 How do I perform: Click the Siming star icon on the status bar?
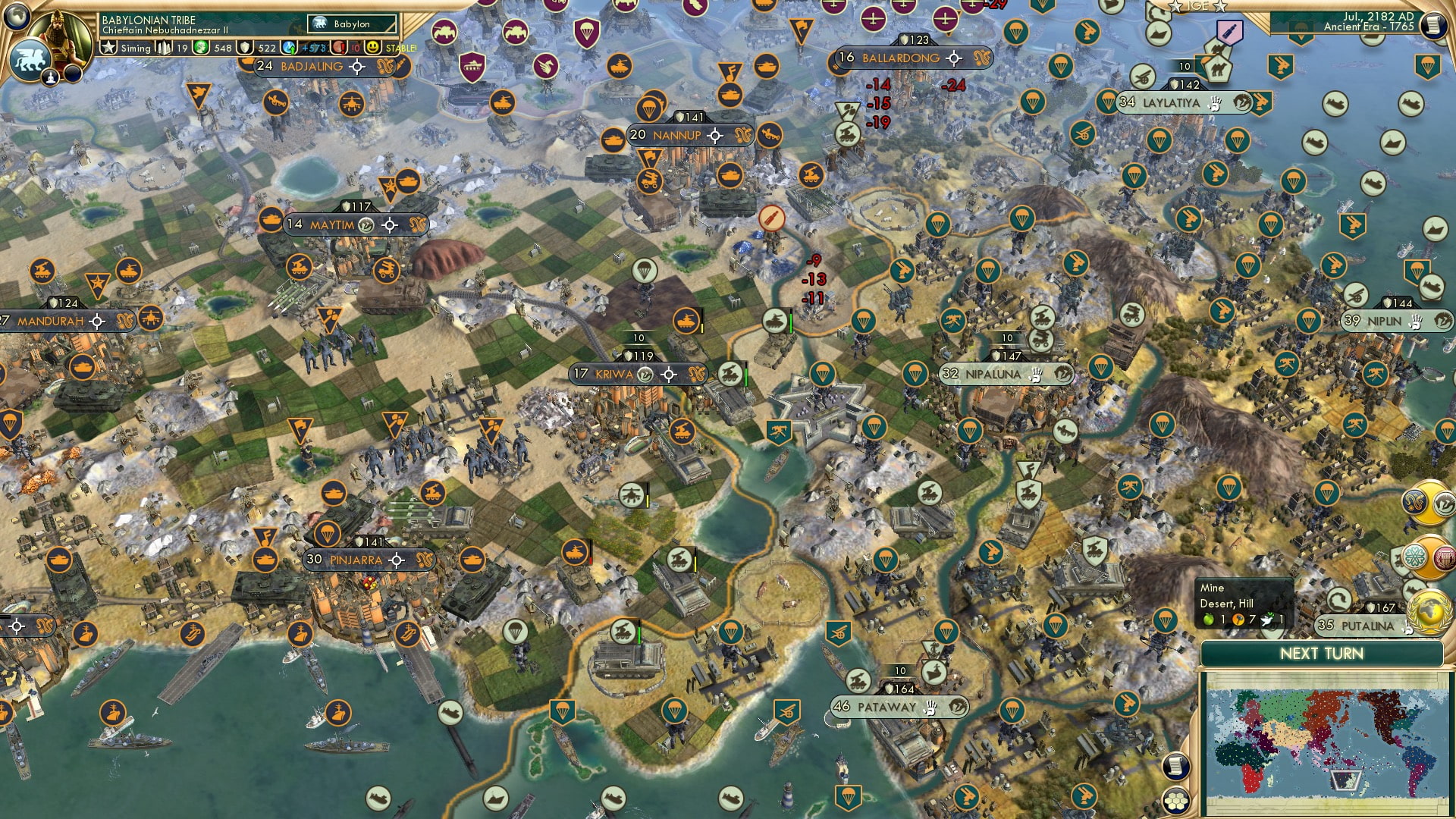(109, 47)
